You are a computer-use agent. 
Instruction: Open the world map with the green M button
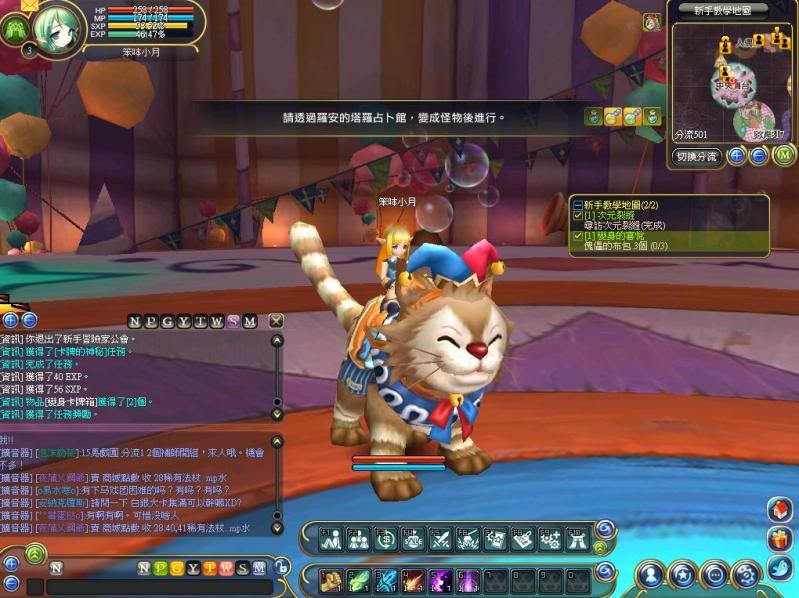[x=784, y=155]
